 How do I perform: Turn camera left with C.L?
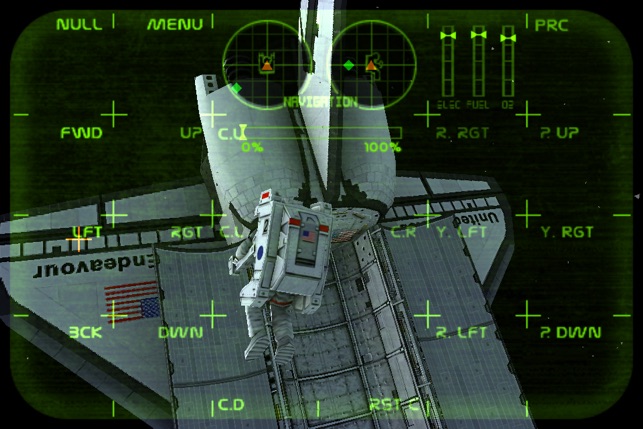[x=232, y=232]
